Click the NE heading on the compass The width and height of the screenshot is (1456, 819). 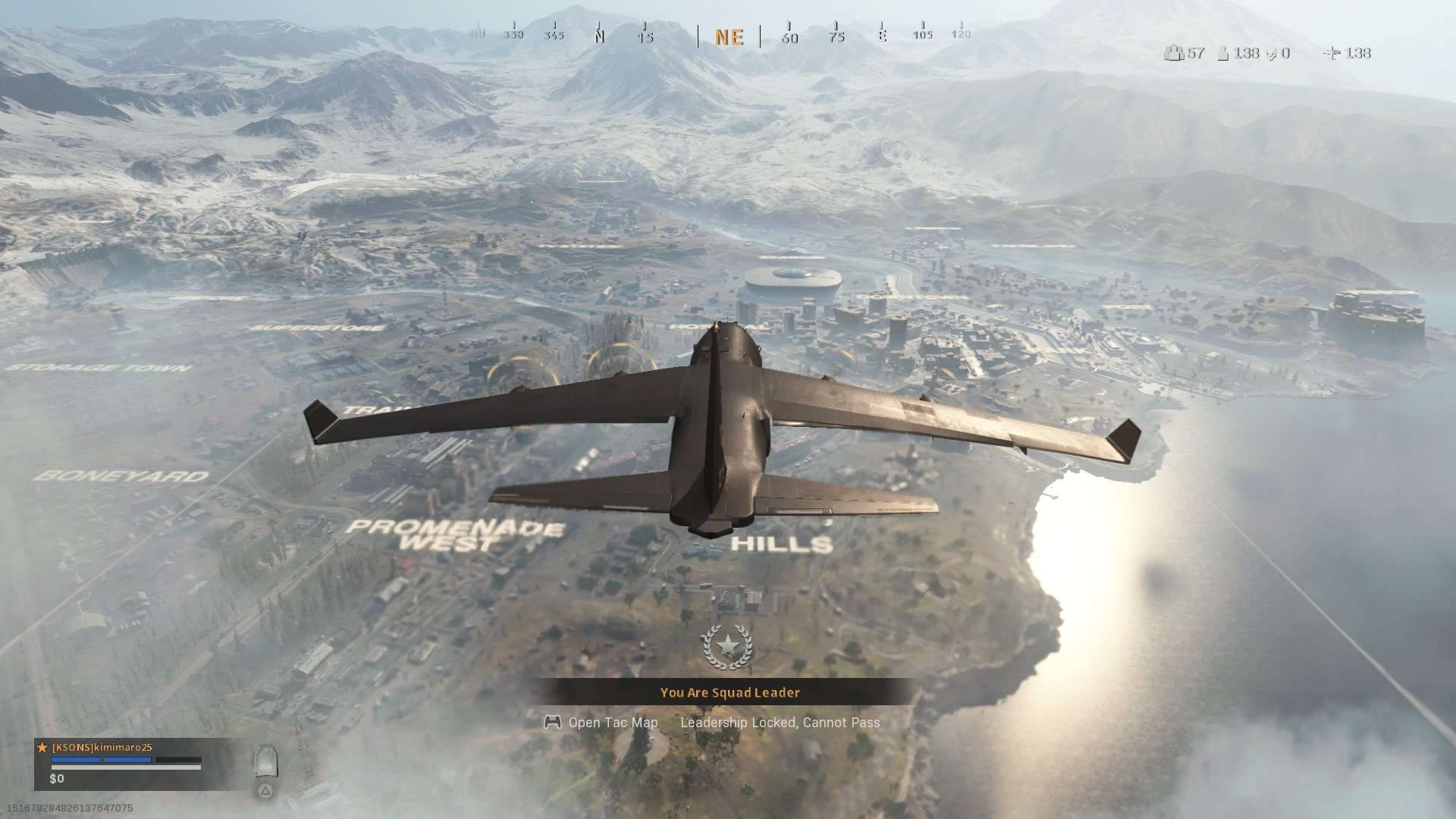[x=729, y=37]
